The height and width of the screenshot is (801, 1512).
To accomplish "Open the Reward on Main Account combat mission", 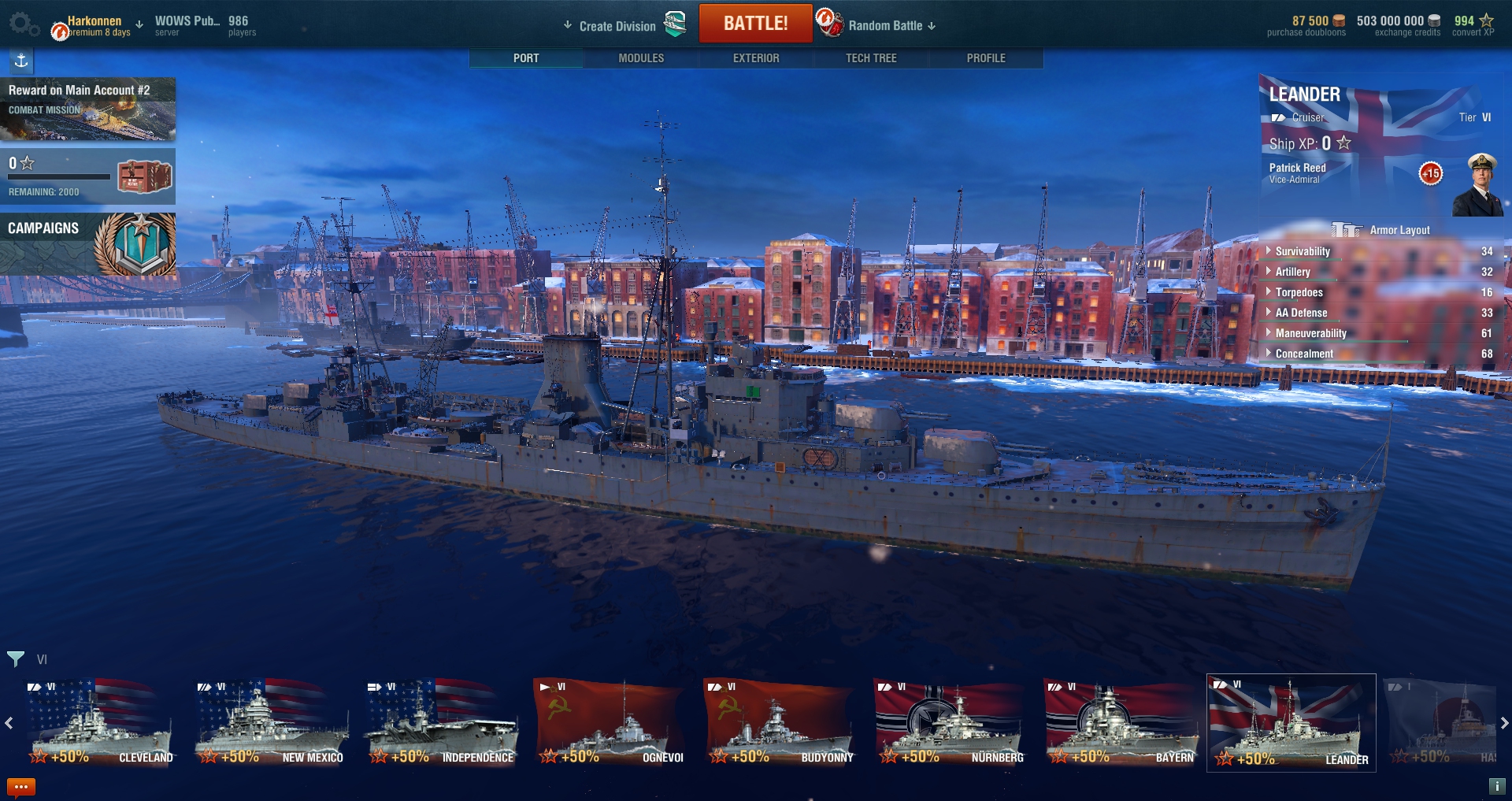I will [x=87, y=109].
